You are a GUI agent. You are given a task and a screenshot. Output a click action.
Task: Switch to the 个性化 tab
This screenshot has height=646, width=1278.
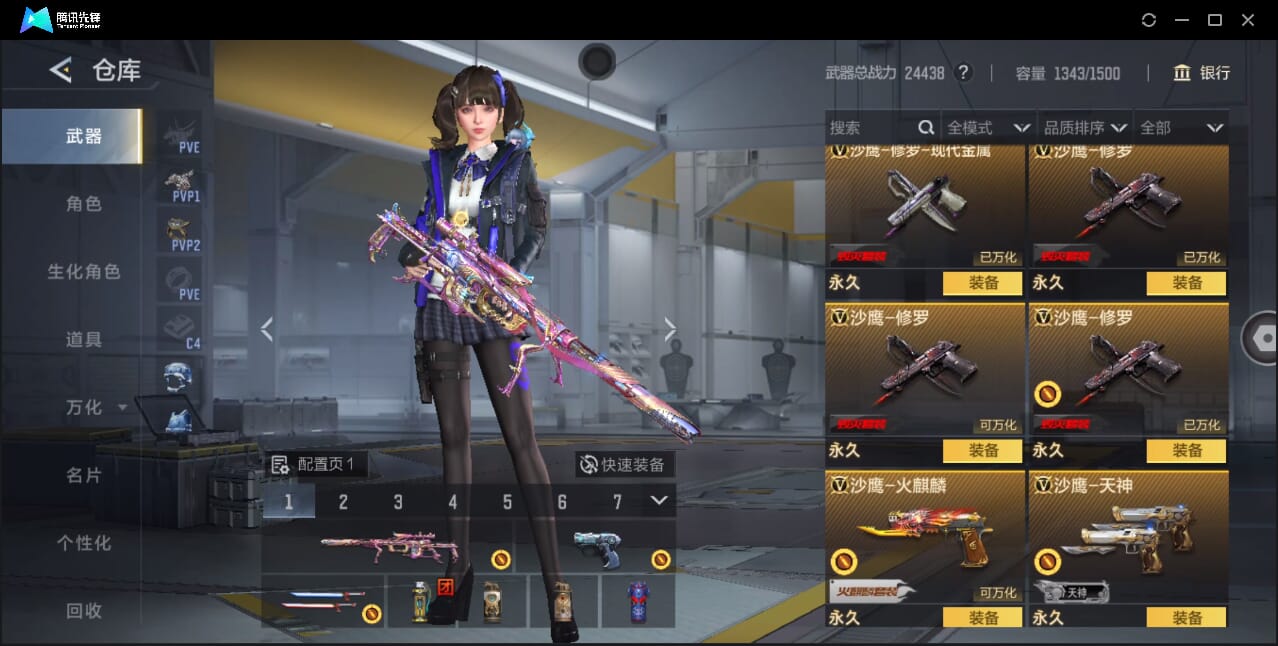tap(84, 543)
